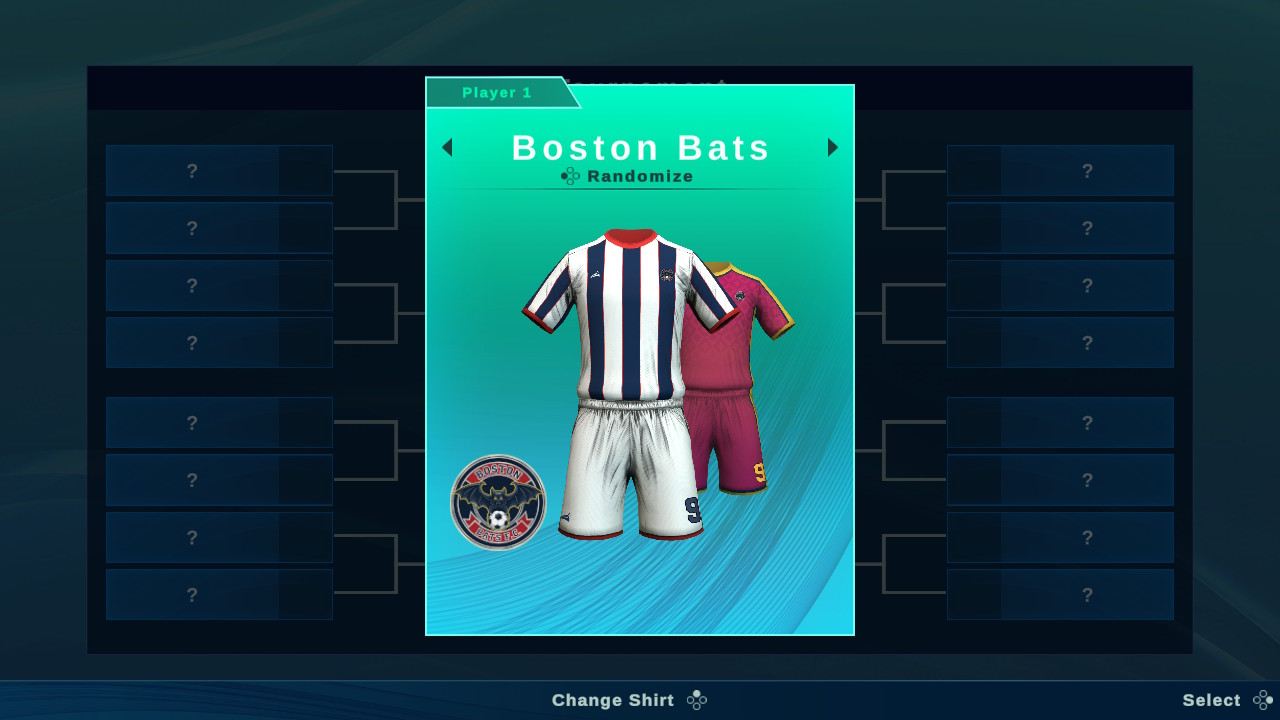Image resolution: width=1280 pixels, height=720 pixels.
Task: Click the gamepad button icon beside Change Shirt
Action: pos(695,700)
